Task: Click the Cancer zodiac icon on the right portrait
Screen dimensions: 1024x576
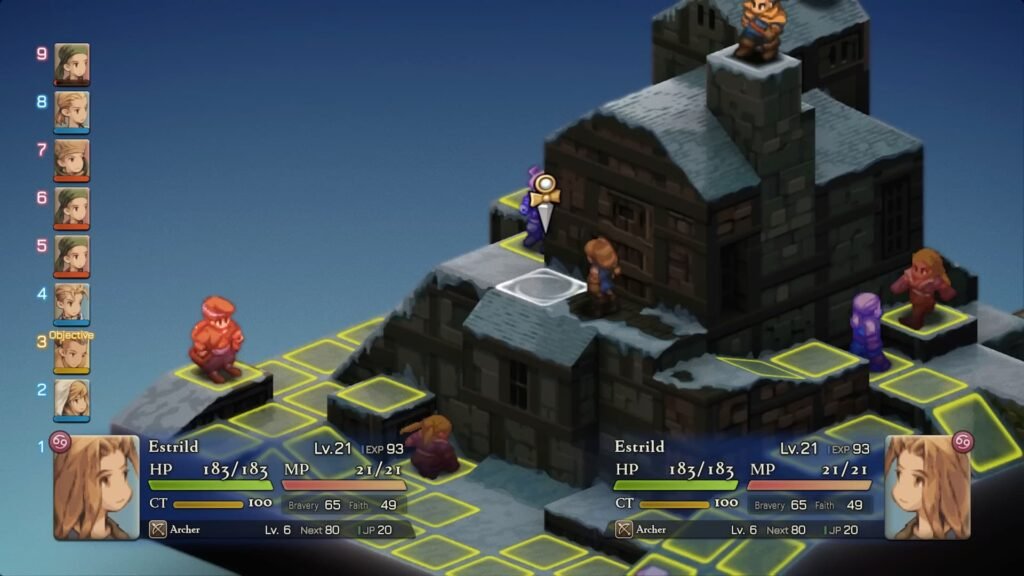Action: click(963, 441)
